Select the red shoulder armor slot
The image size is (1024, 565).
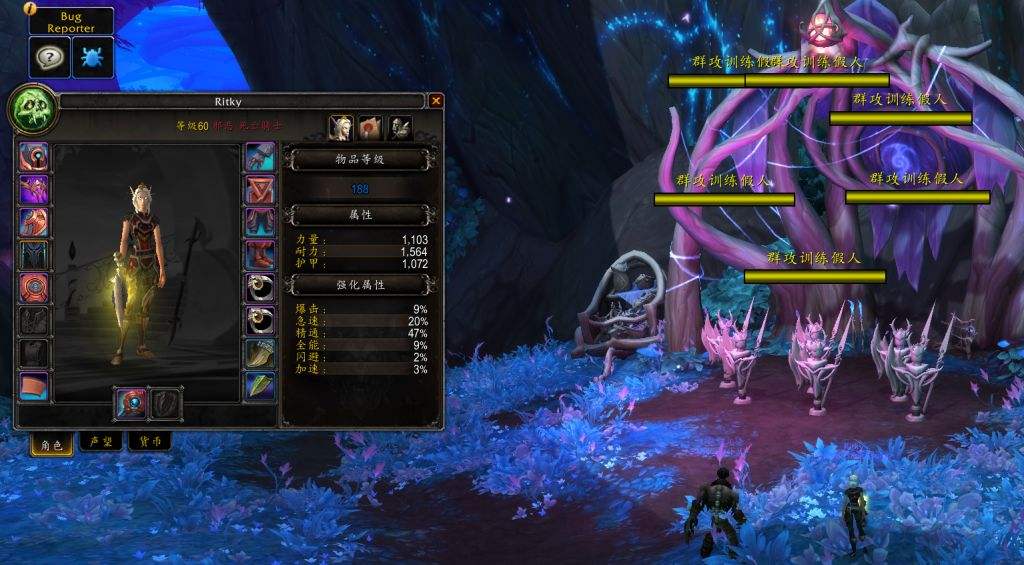pos(34,222)
